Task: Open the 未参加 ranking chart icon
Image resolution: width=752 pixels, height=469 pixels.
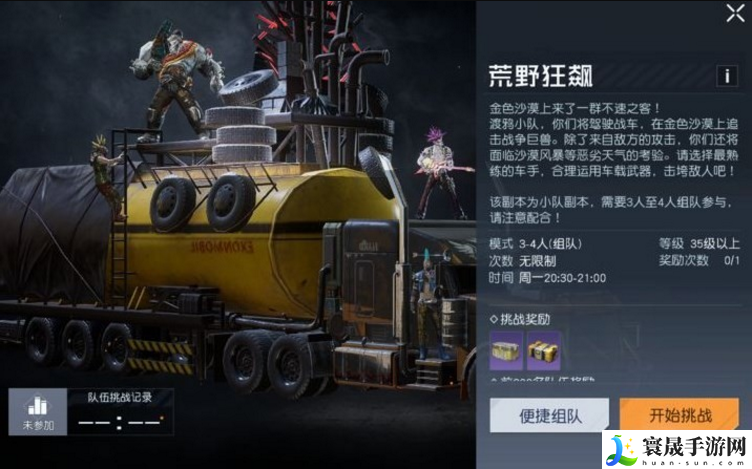Action: pyautogui.click(x=38, y=411)
